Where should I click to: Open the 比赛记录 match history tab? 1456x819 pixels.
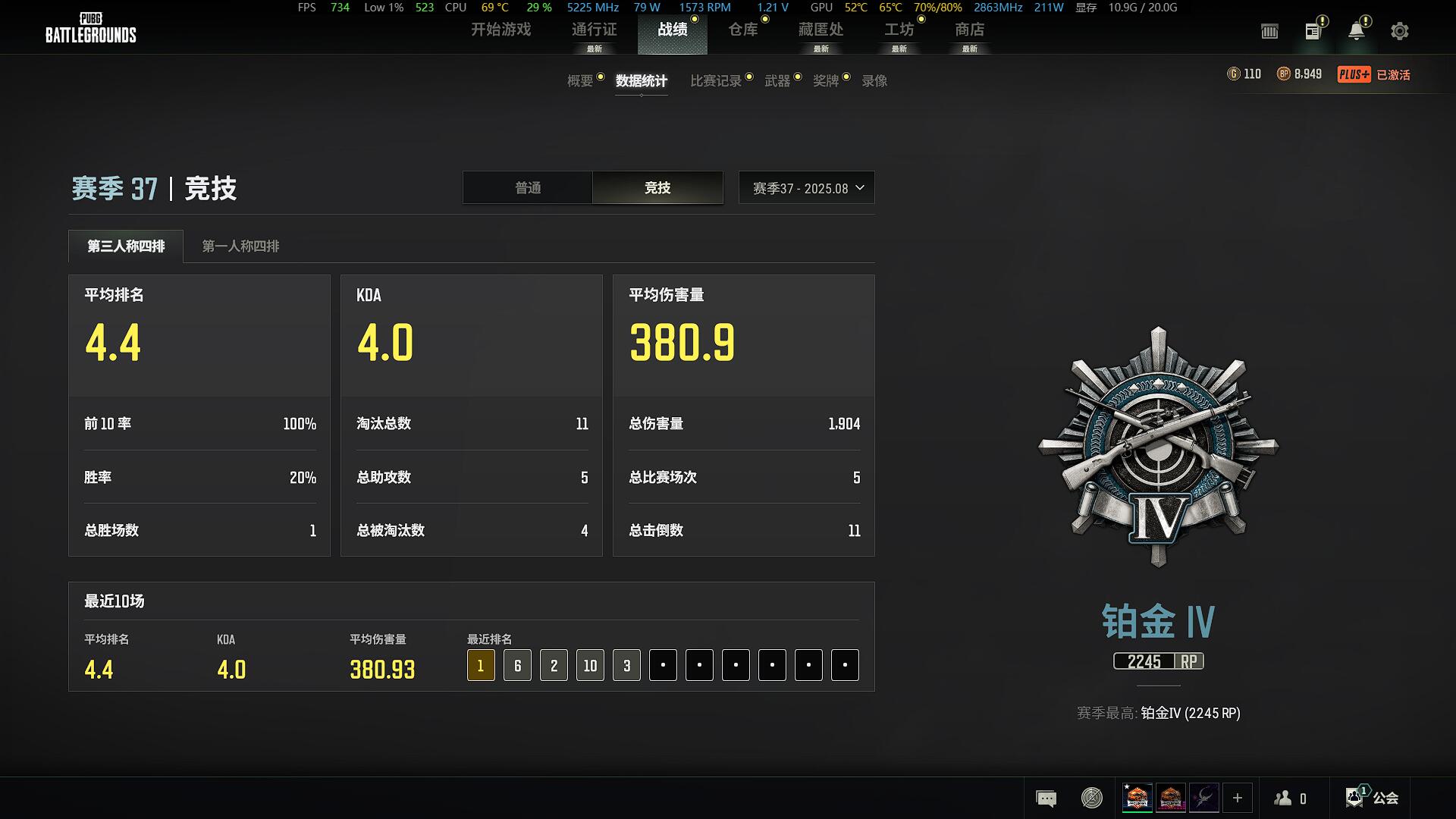tap(715, 81)
